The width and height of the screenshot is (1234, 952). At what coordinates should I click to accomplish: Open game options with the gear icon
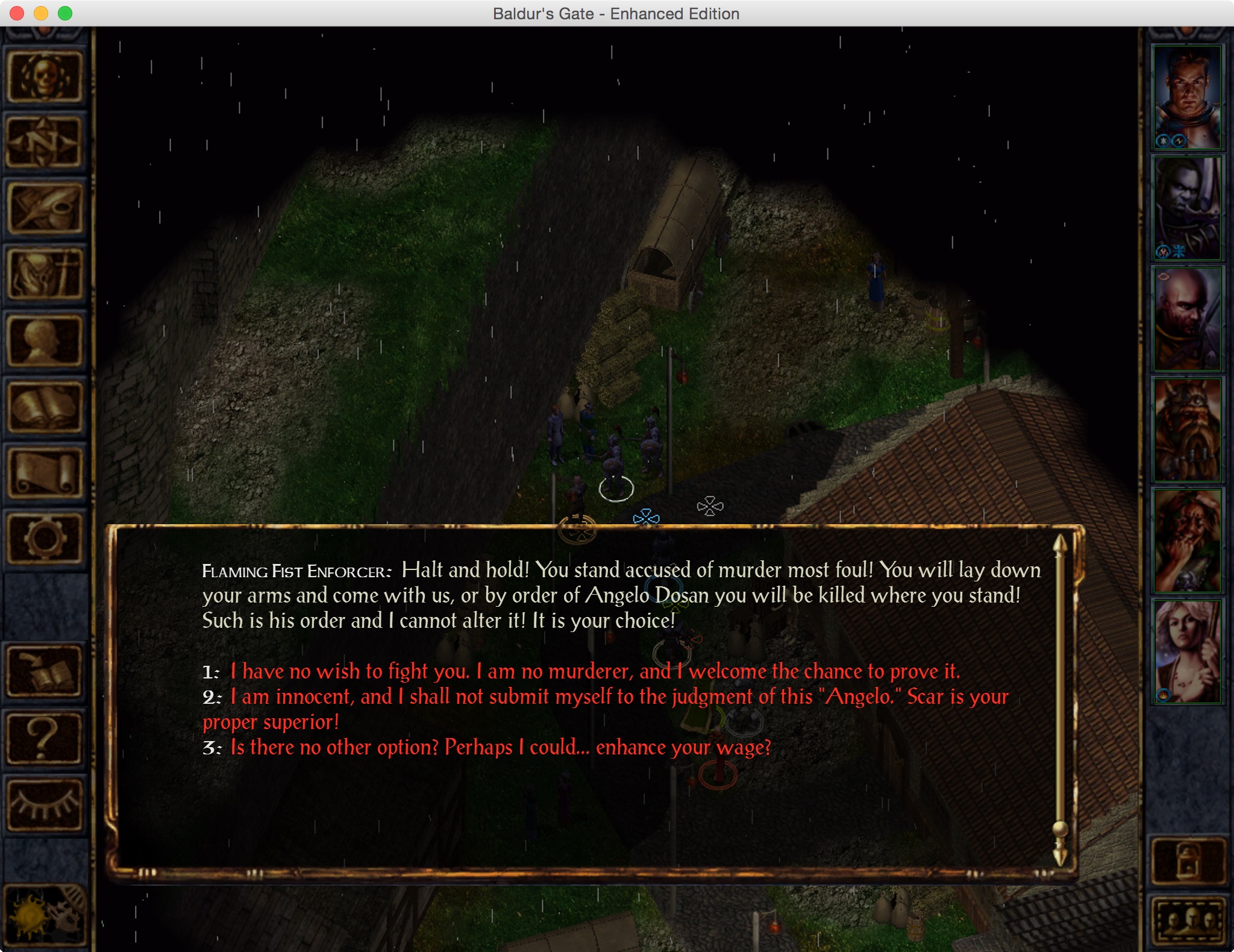coord(45,539)
